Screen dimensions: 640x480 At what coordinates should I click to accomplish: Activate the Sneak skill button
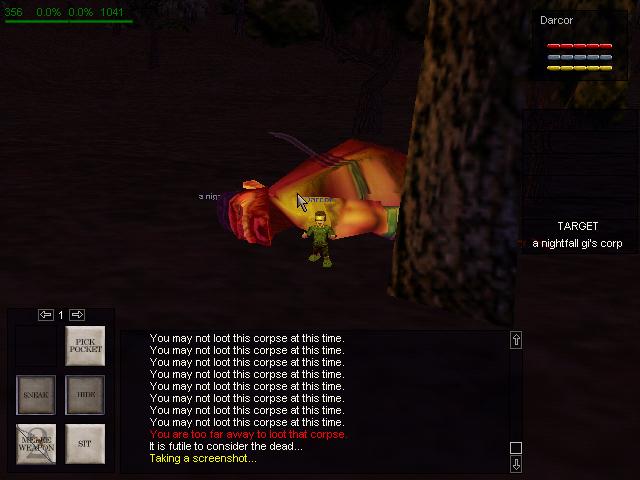pyautogui.click(x=36, y=395)
